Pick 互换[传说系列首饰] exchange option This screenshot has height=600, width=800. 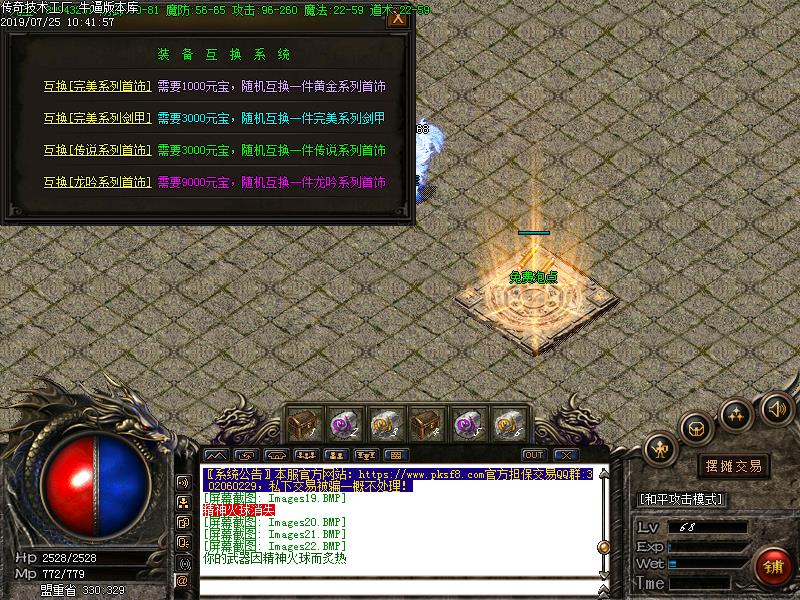[98, 151]
